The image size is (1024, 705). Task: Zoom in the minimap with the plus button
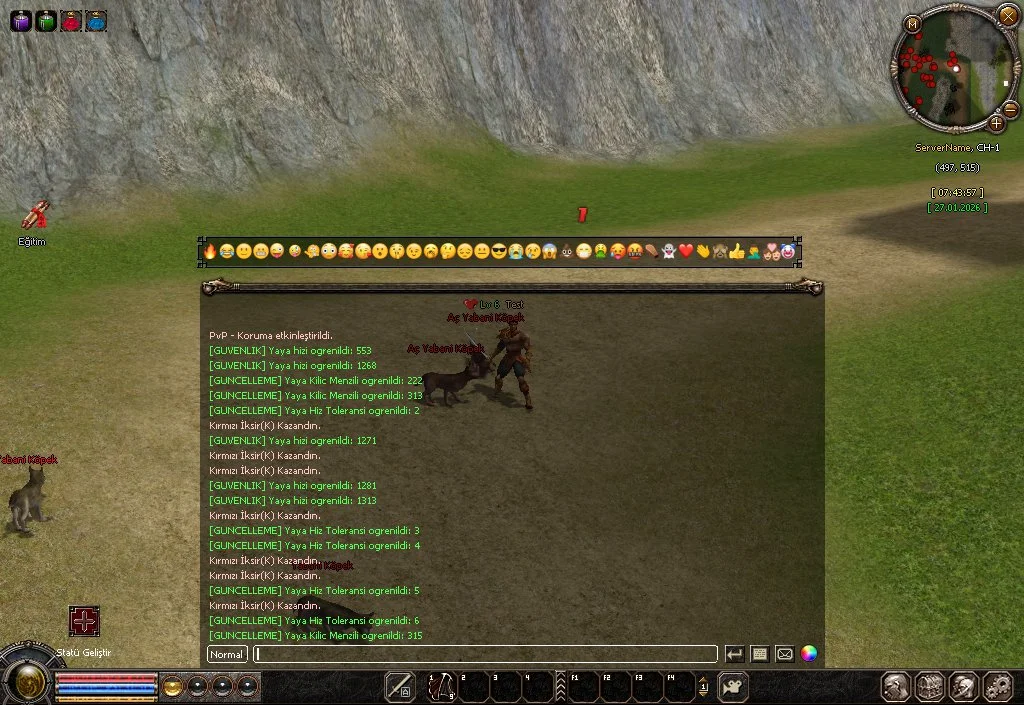pyautogui.click(x=996, y=124)
